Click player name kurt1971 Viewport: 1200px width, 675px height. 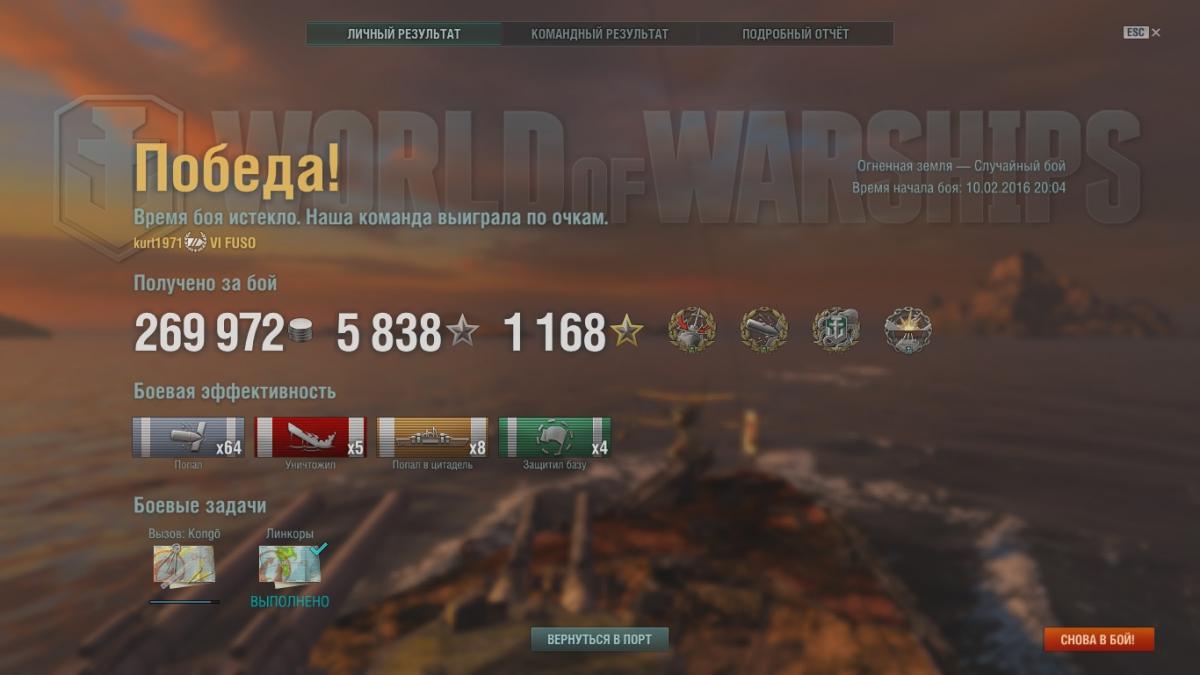coord(158,243)
